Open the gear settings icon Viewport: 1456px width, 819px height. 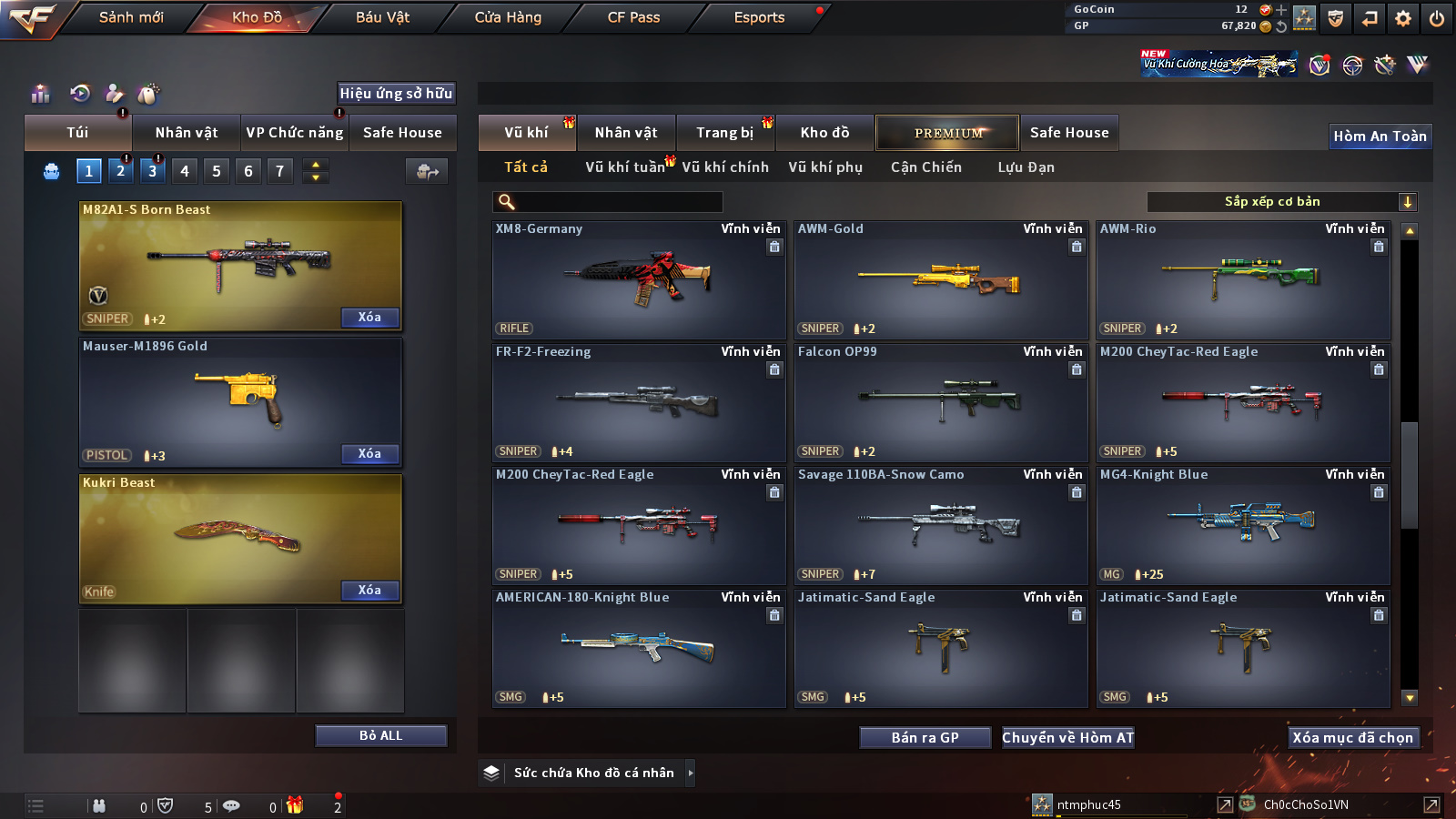pyautogui.click(x=1403, y=18)
